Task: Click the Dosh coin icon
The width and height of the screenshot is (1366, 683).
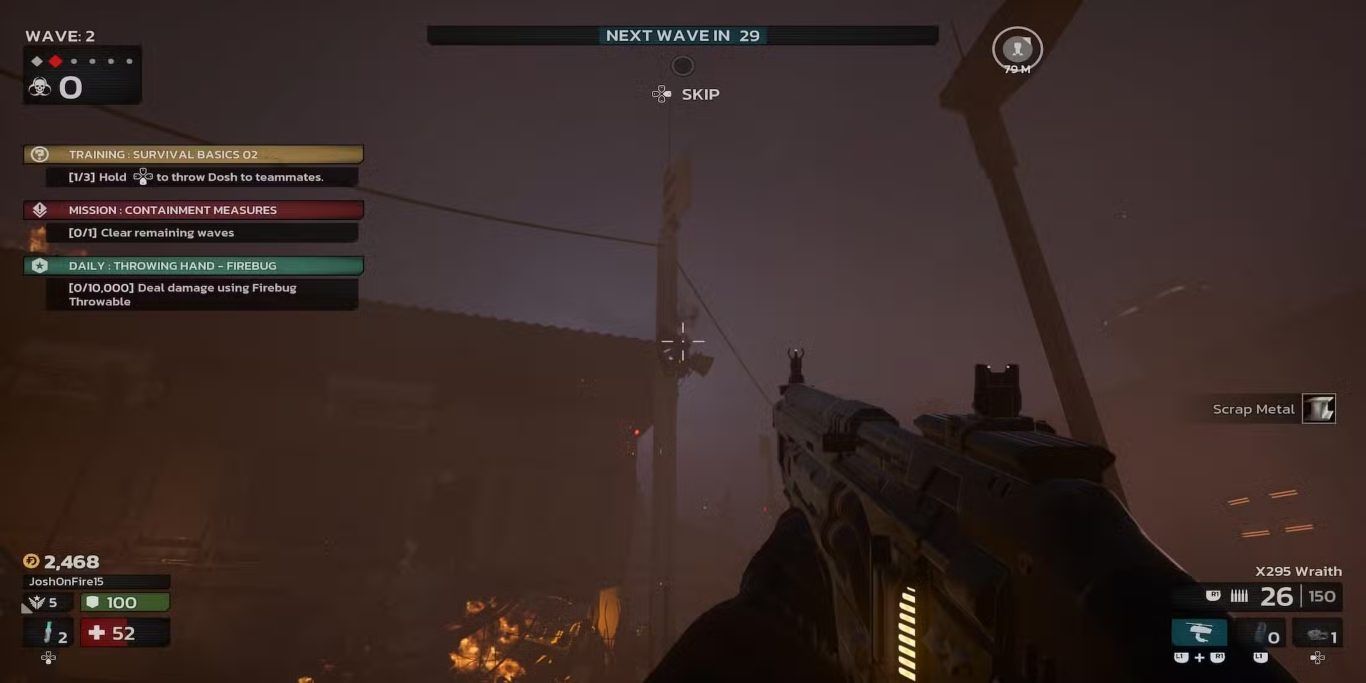Action: pyautogui.click(x=31, y=562)
